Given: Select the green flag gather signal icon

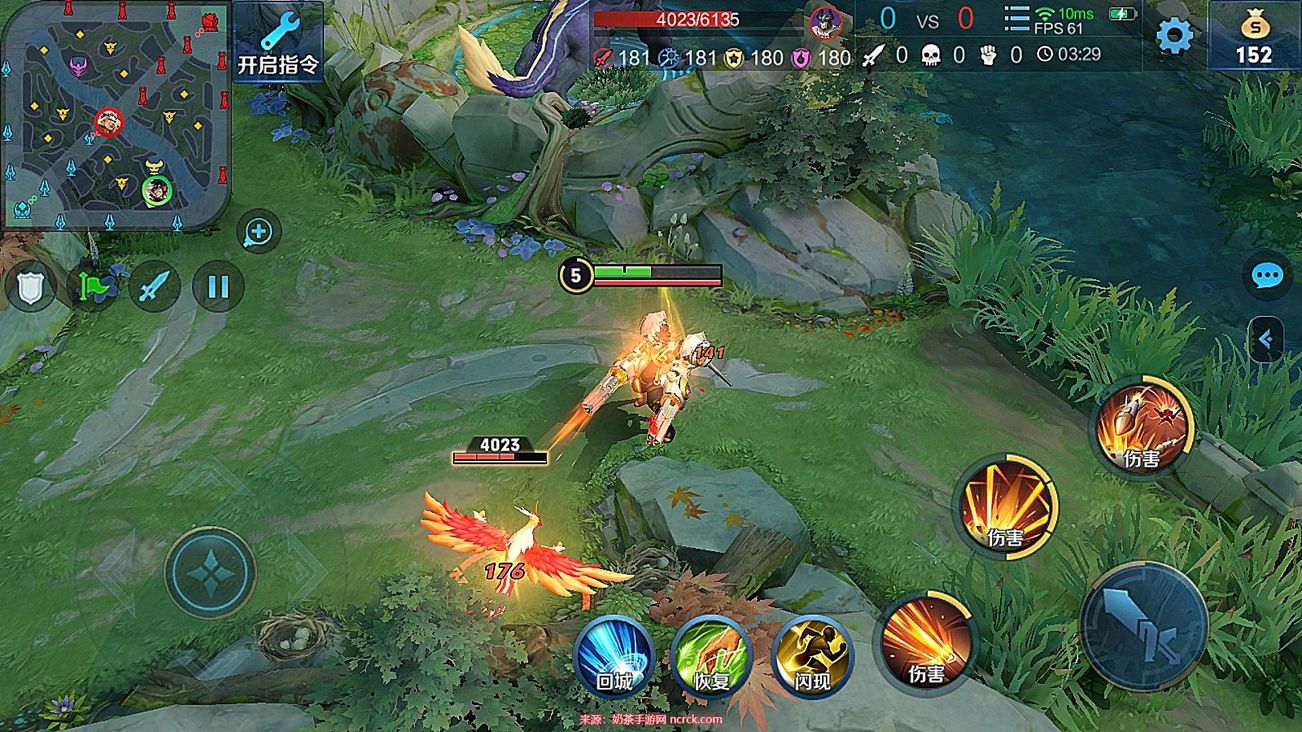Looking at the screenshot, I should tap(93, 288).
